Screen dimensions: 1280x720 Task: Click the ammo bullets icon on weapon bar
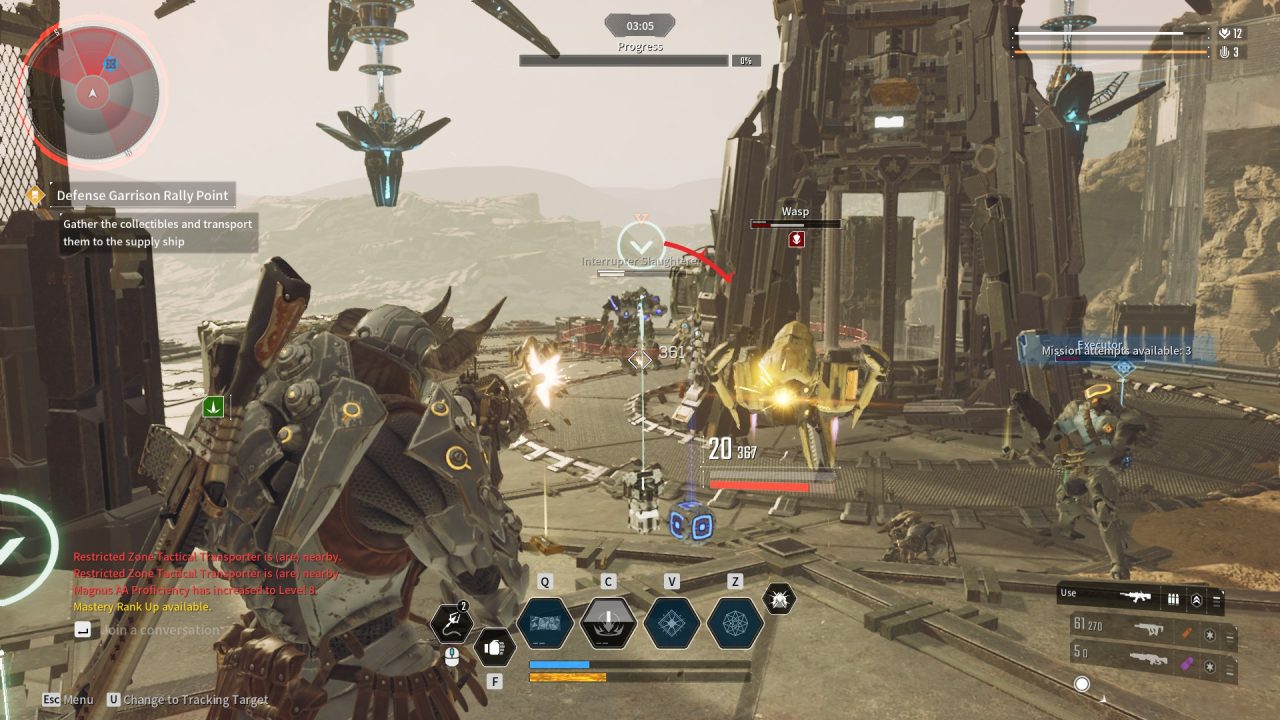point(1173,599)
